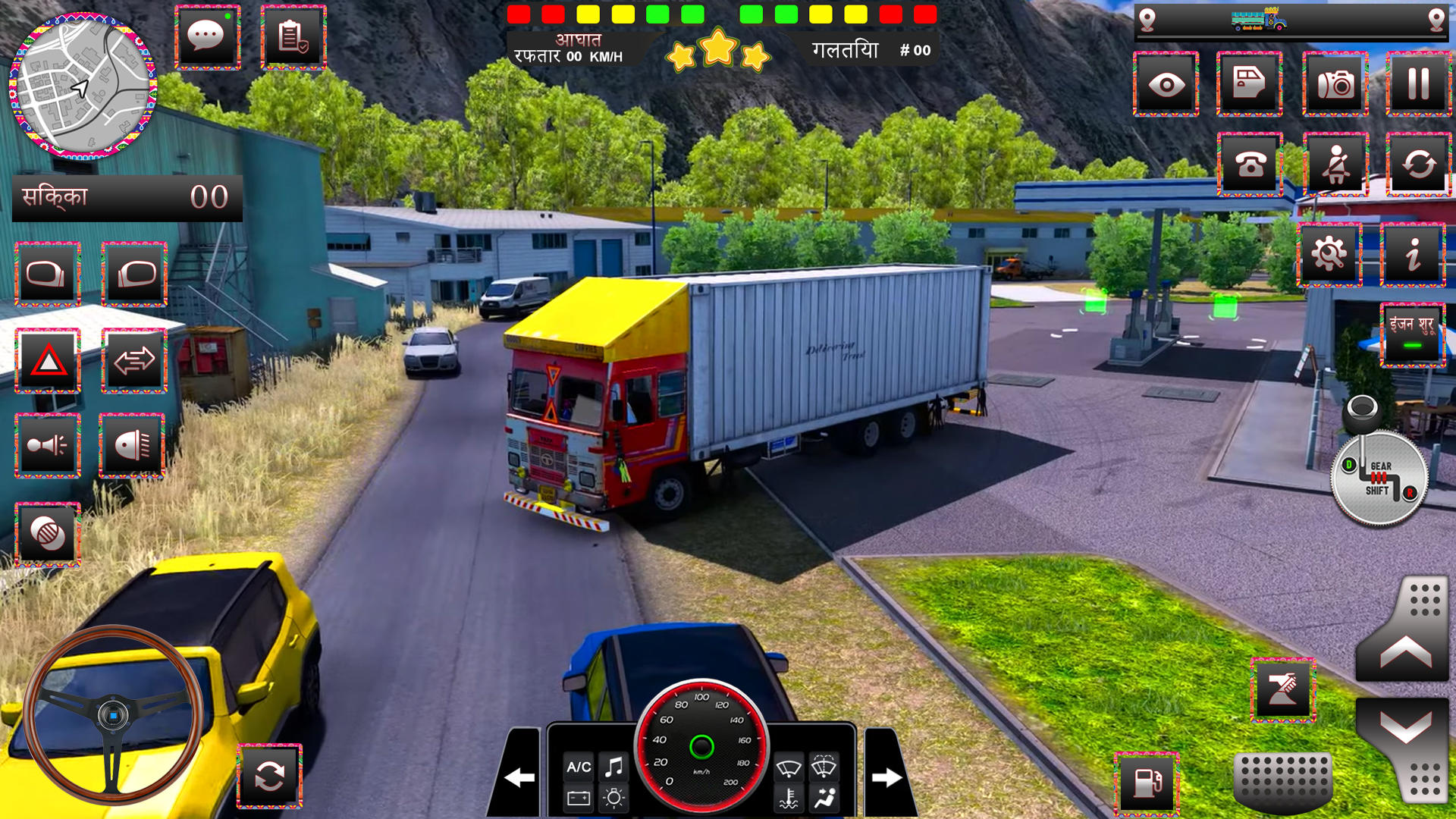The image size is (1456, 819).
Task: Turn on the headlights
Action: (133, 444)
